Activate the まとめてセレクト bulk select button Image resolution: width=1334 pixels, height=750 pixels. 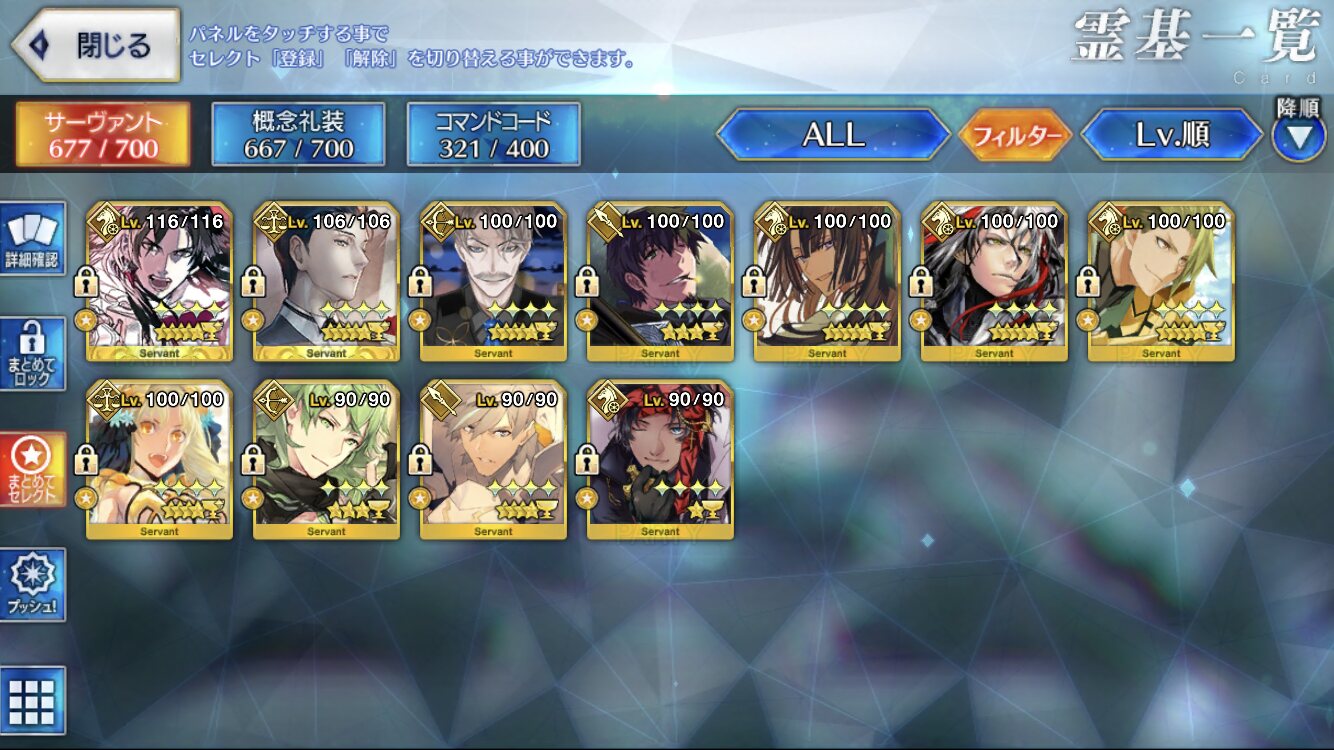(33, 470)
